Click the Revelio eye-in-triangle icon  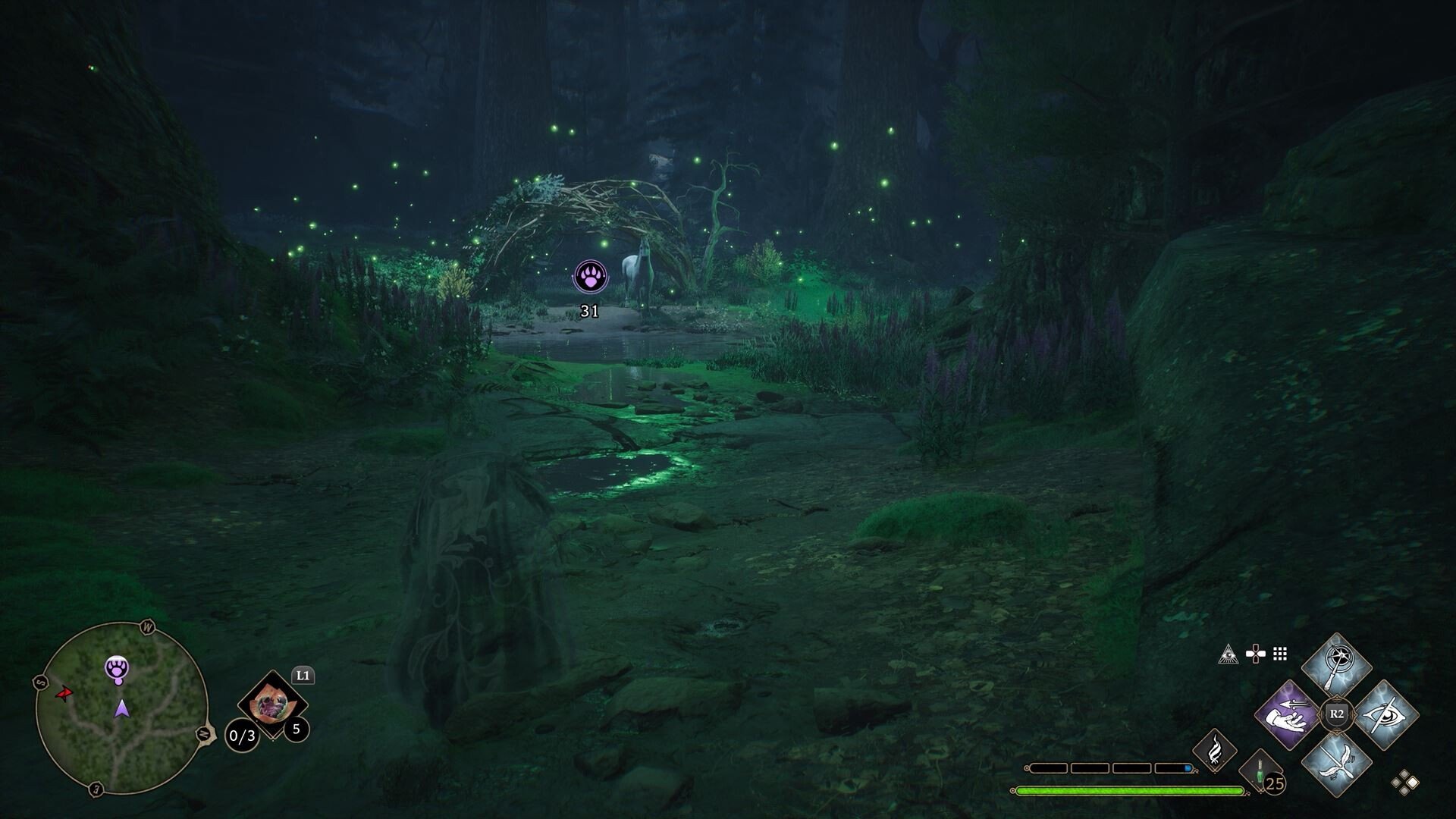click(1228, 654)
